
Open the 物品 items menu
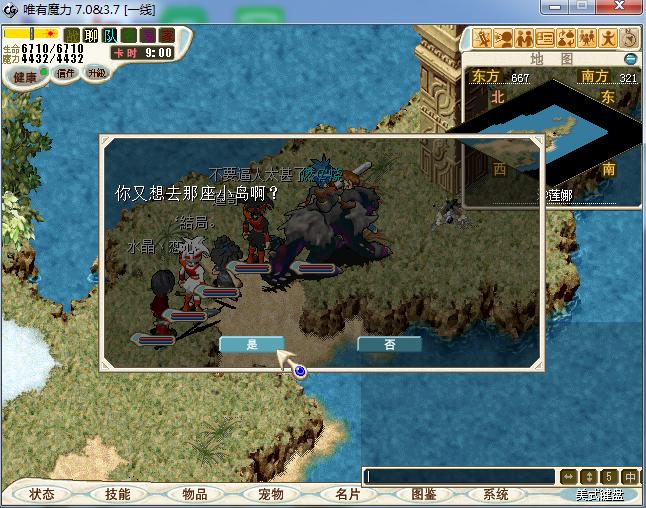click(x=195, y=494)
